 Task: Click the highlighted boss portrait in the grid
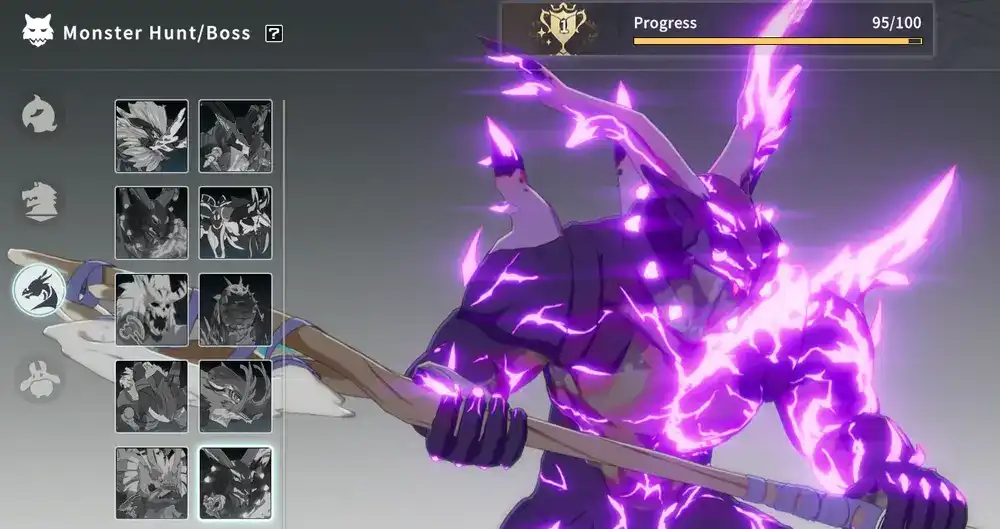235,483
